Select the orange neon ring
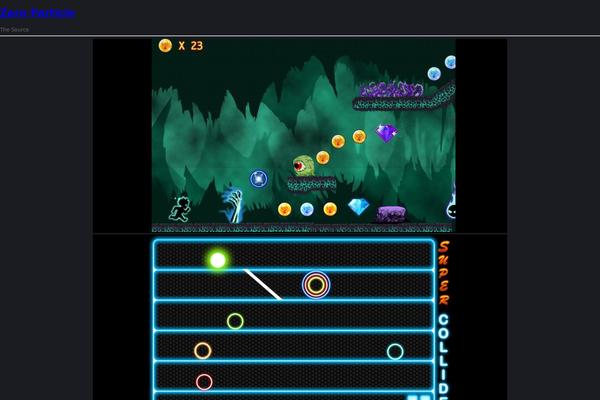This screenshot has width=600, height=400. tap(203, 351)
